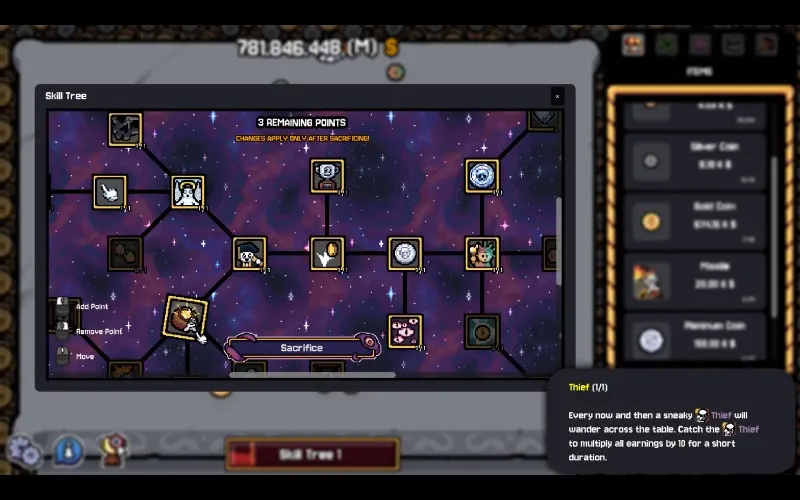800x500 pixels.
Task: Switch to the first items shop tab
Action: click(633, 44)
